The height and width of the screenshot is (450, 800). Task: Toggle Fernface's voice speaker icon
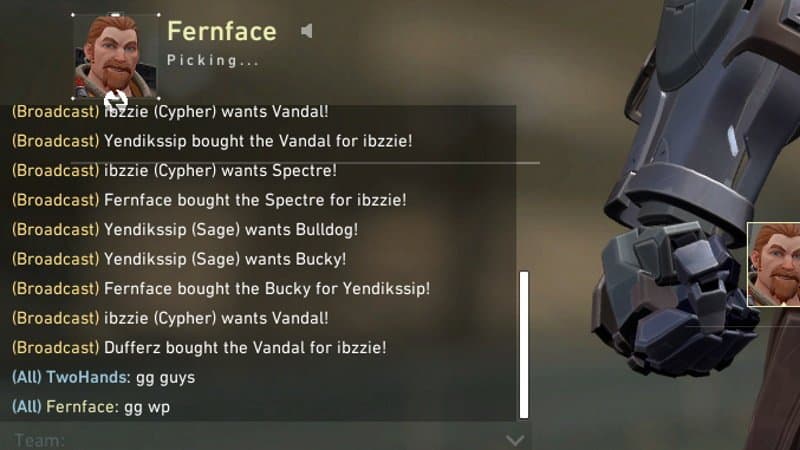[307, 31]
